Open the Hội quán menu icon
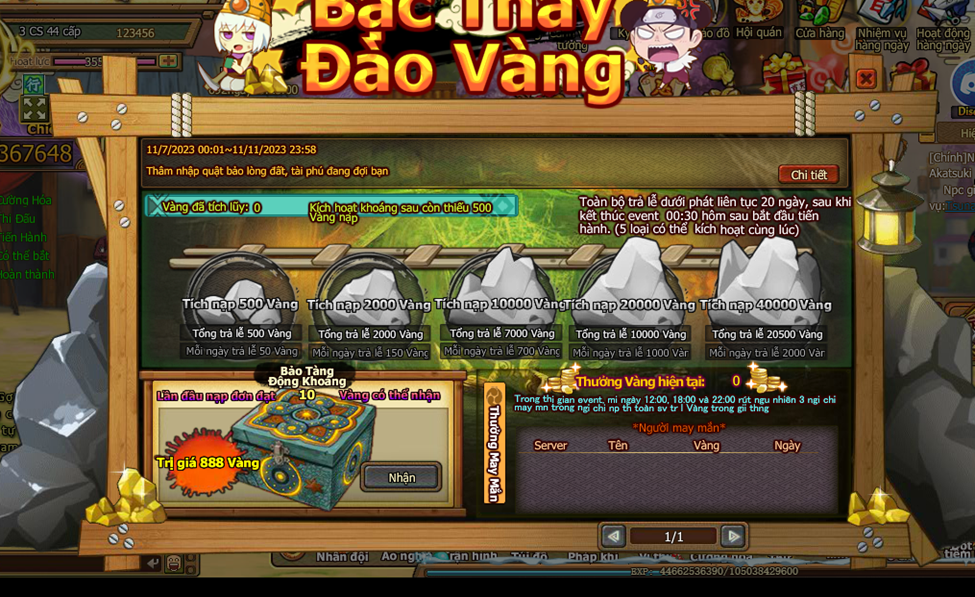 tap(759, 20)
